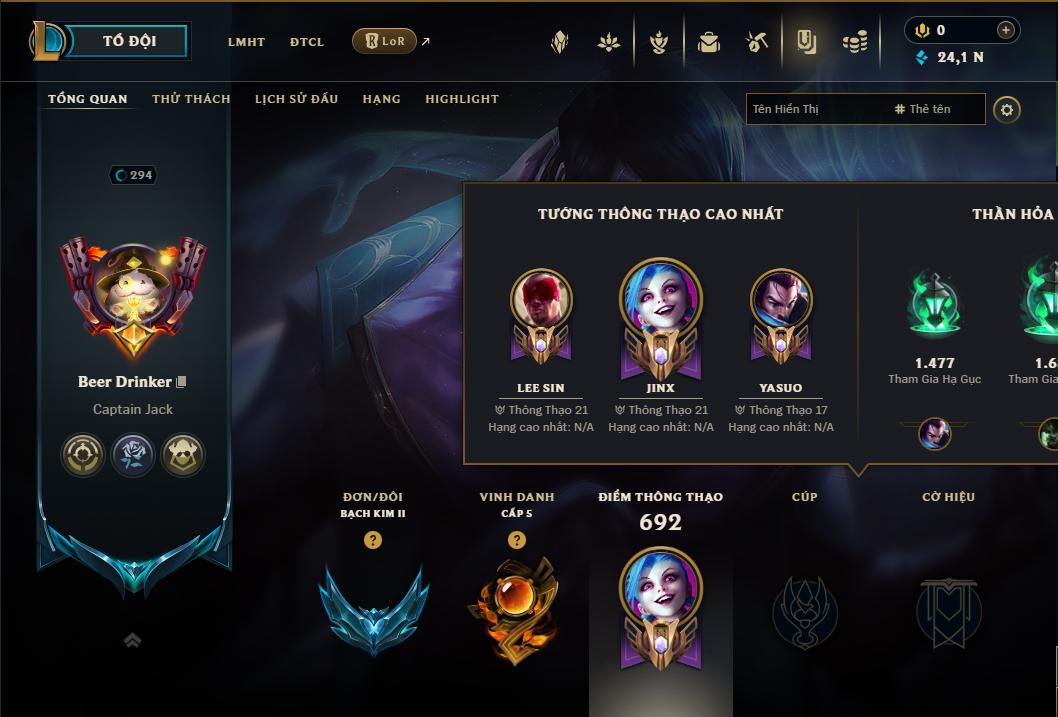Click the ĐƠN/ĐÔI ranked crest
Screen dimensions: 1058x717
[373, 609]
